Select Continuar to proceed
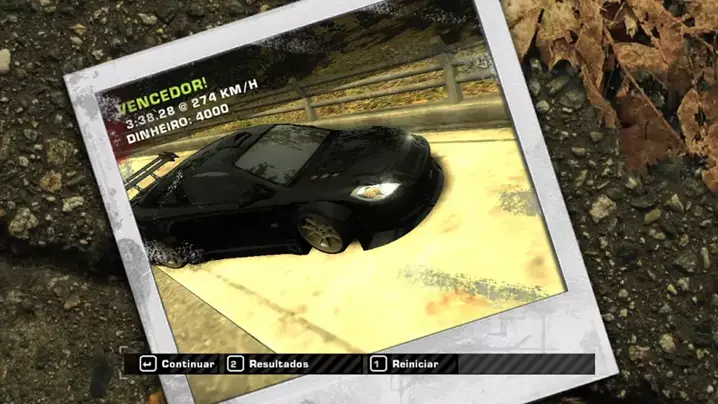Screen dimensions: 718x404 (178, 364)
